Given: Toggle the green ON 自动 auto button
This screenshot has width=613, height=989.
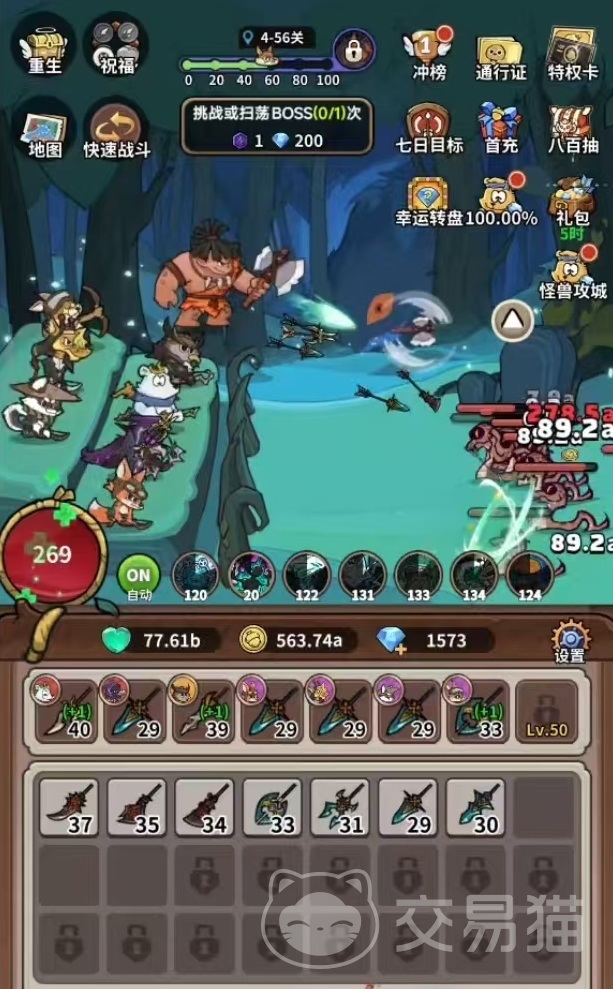Looking at the screenshot, I should [139, 577].
